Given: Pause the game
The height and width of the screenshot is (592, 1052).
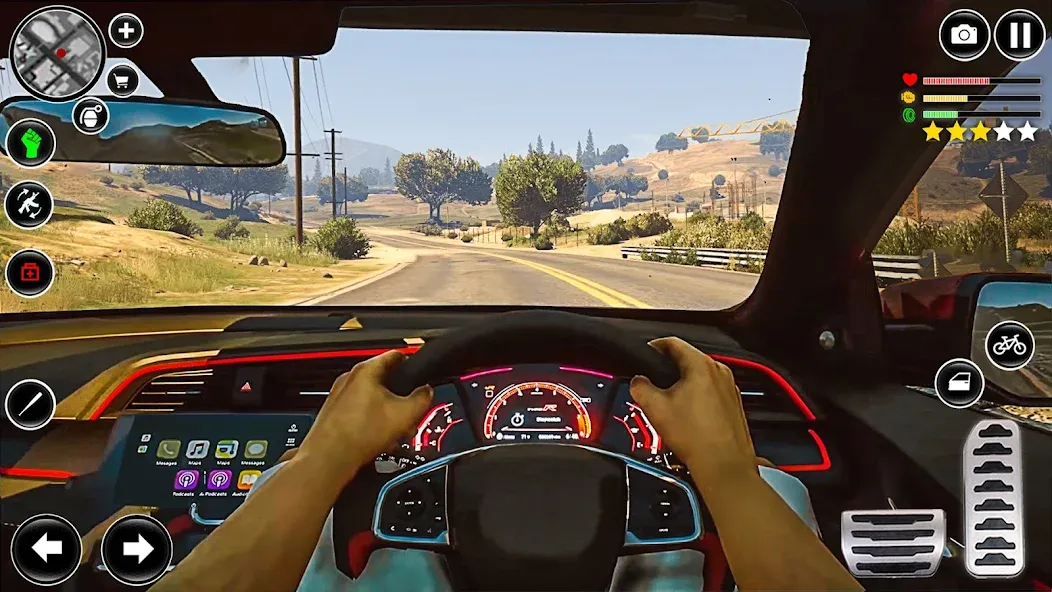Looking at the screenshot, I should (1019, 35).
